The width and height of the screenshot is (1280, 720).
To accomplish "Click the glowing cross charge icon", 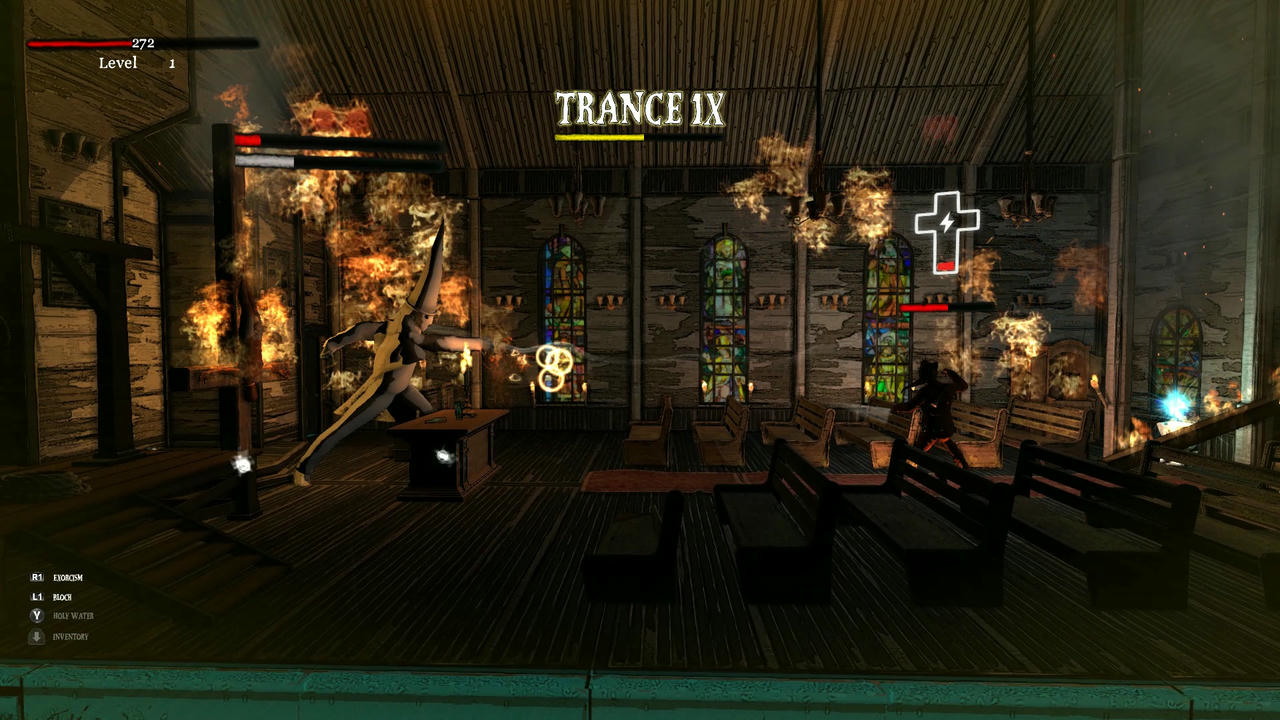I will pyautogui.click(x=946, y=231).
